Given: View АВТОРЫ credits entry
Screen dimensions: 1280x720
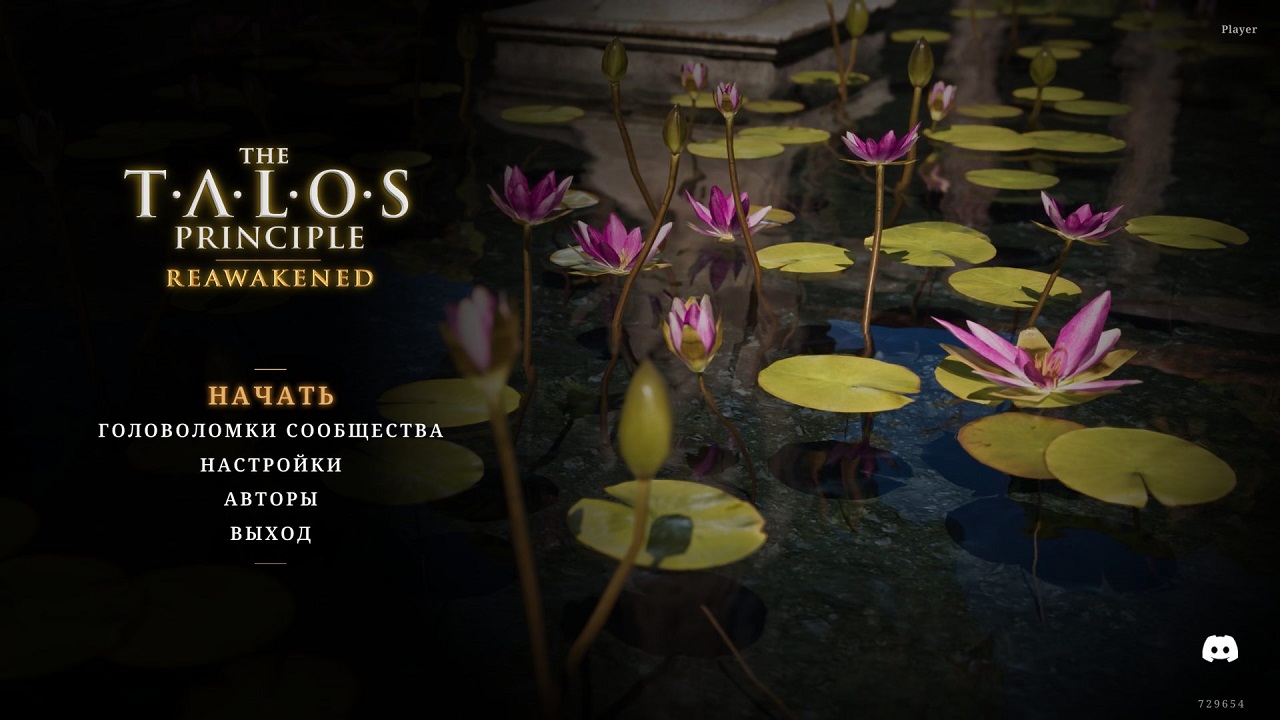Looking at the screenshot, I should click(270, 499).
